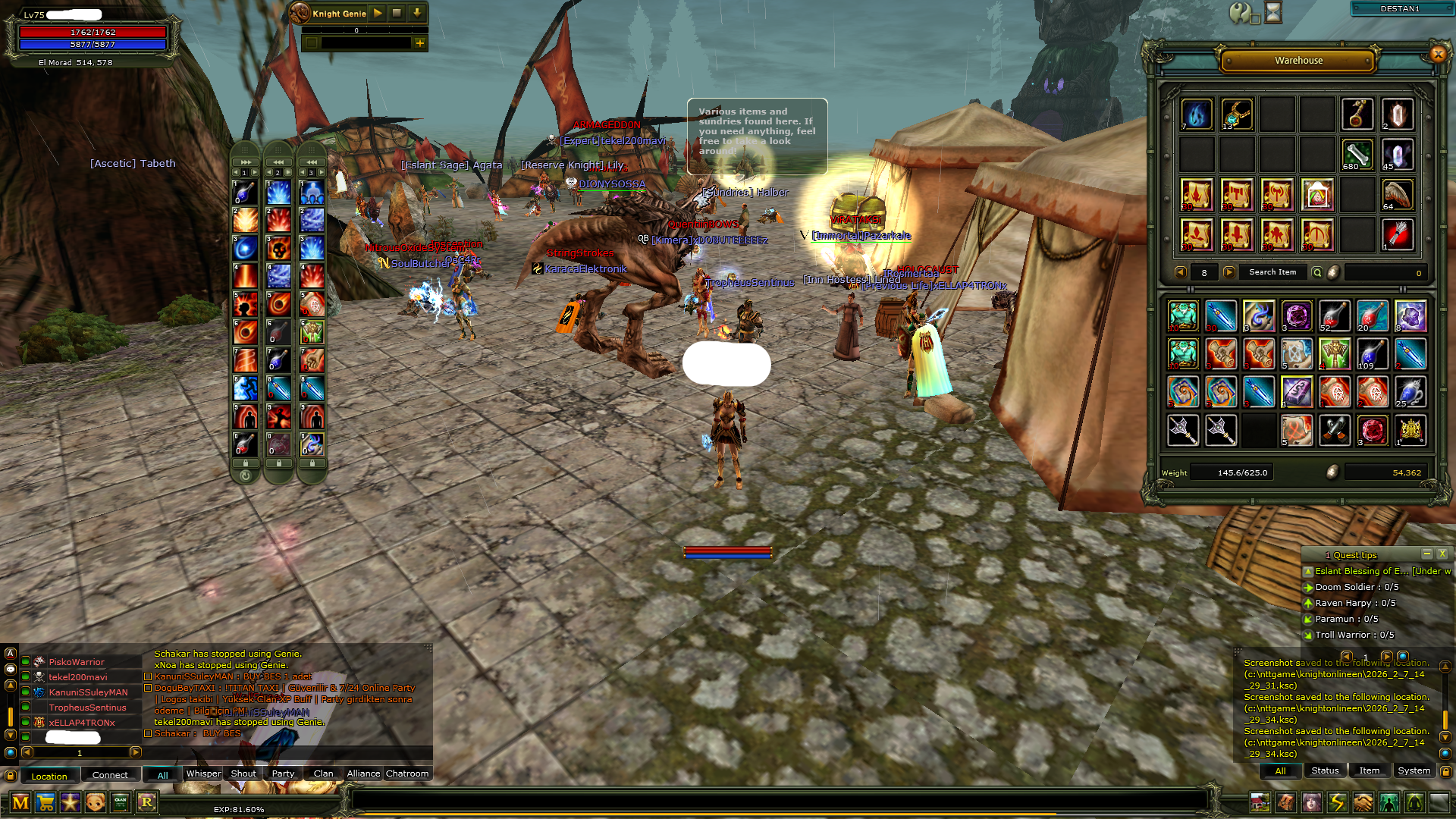The width and height of the screenshot is (1456, 819).
Task: Click the magnifier search icon in Warehouse
Action: (1318, 271)
